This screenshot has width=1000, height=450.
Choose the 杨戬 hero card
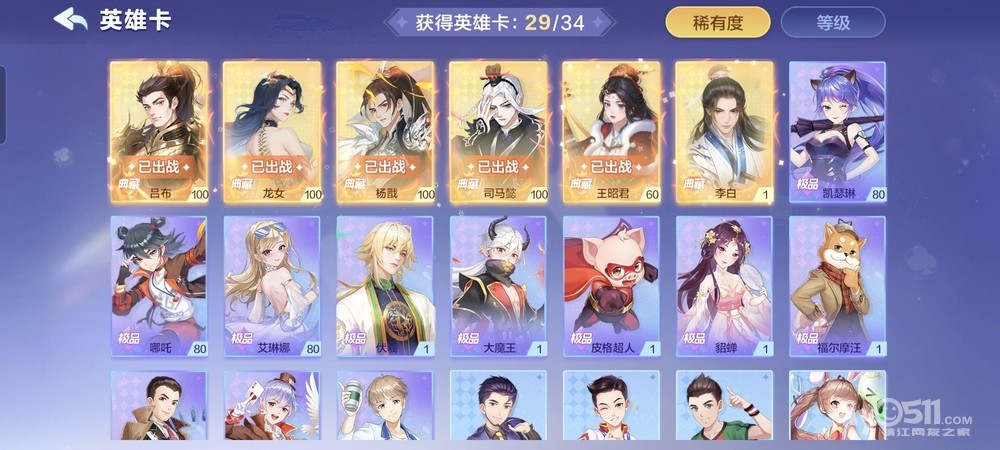click(385, 130)
